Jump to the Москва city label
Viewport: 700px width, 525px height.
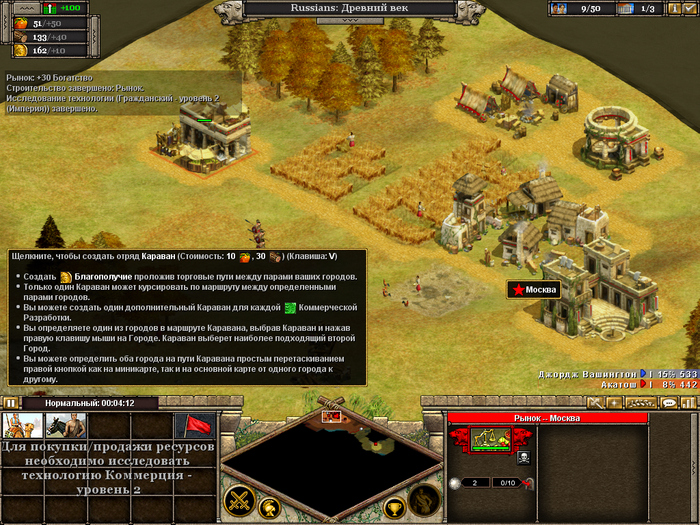(534, 290)
